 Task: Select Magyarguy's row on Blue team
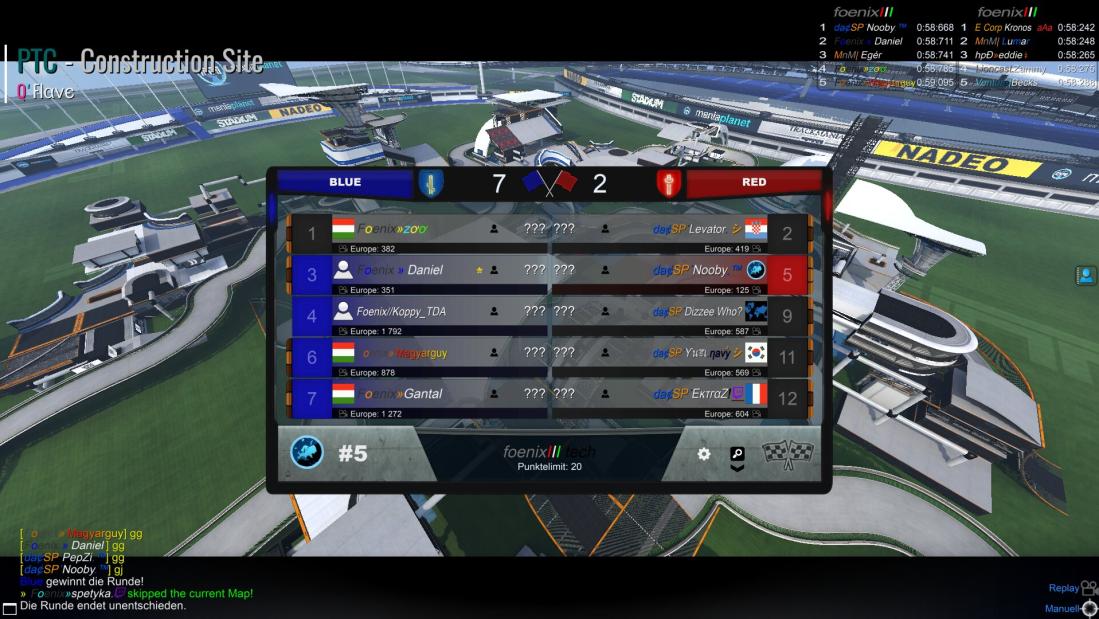417,357
